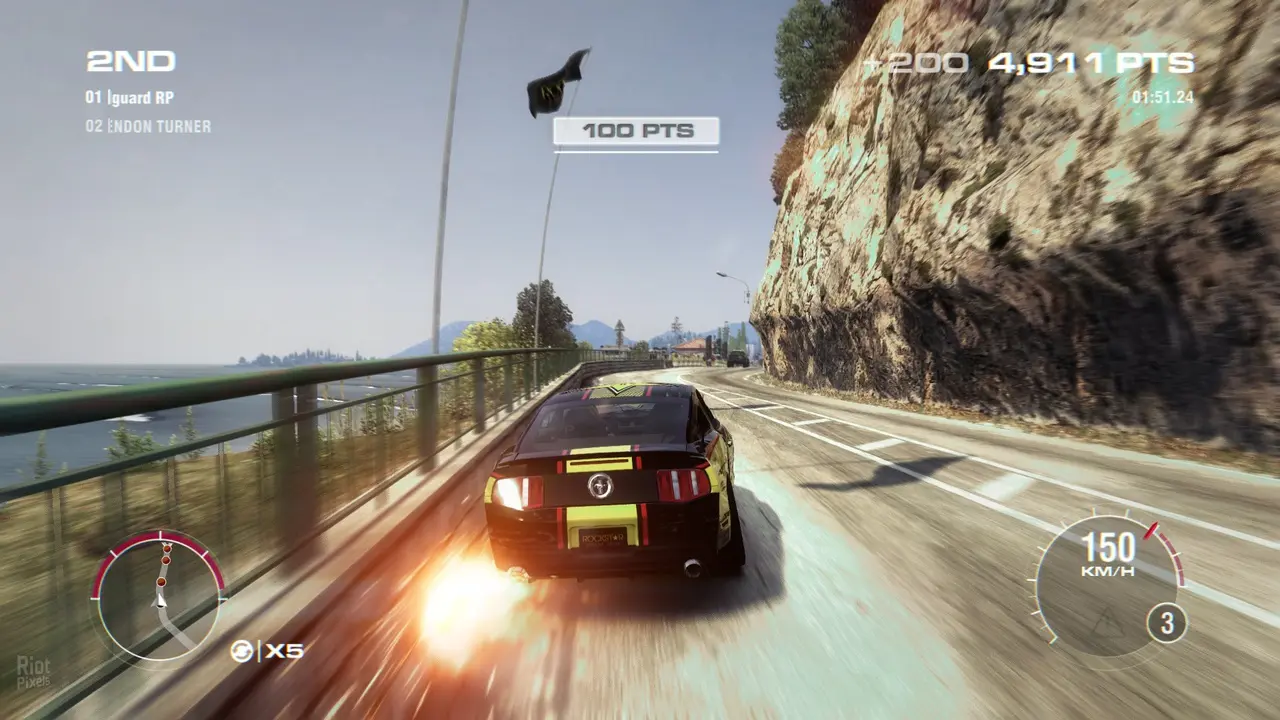Click the circular track minimap

pyautogui.click(x=158, y=598)
